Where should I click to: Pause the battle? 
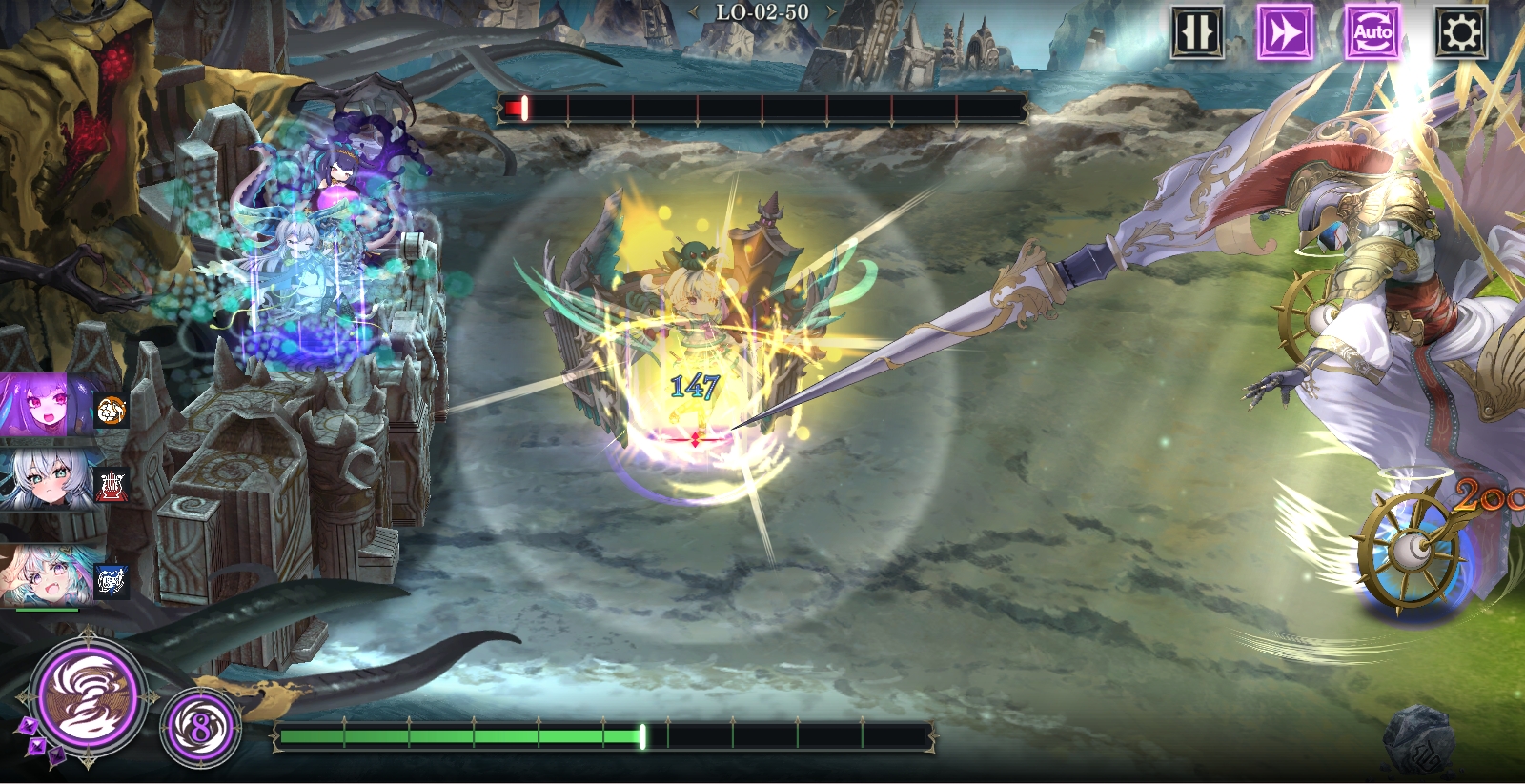point(1197,32)
